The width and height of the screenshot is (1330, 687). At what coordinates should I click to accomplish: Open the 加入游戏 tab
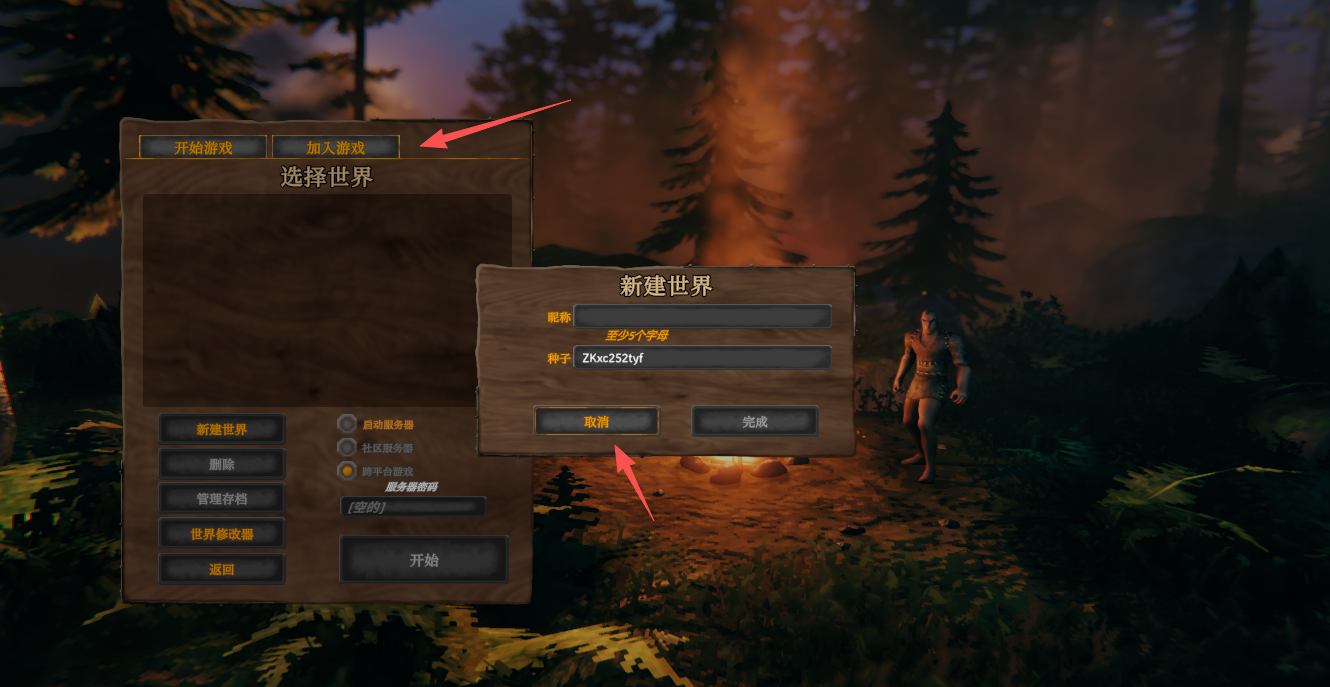(x=336, y=147)
